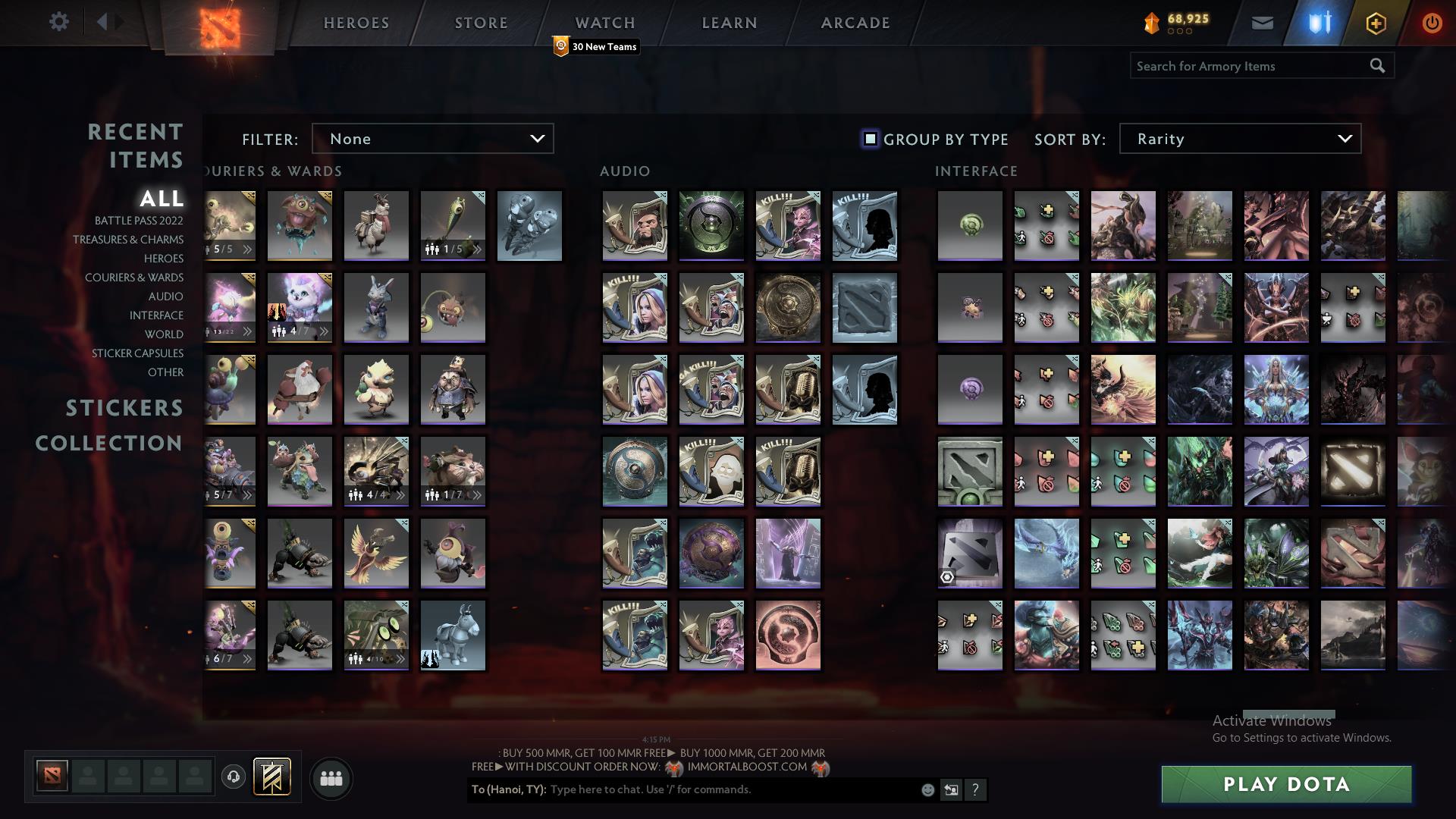This screenshot has width=1456, height=819.
Task: Switch to the STORE tab
Action: tap(481, 22)
